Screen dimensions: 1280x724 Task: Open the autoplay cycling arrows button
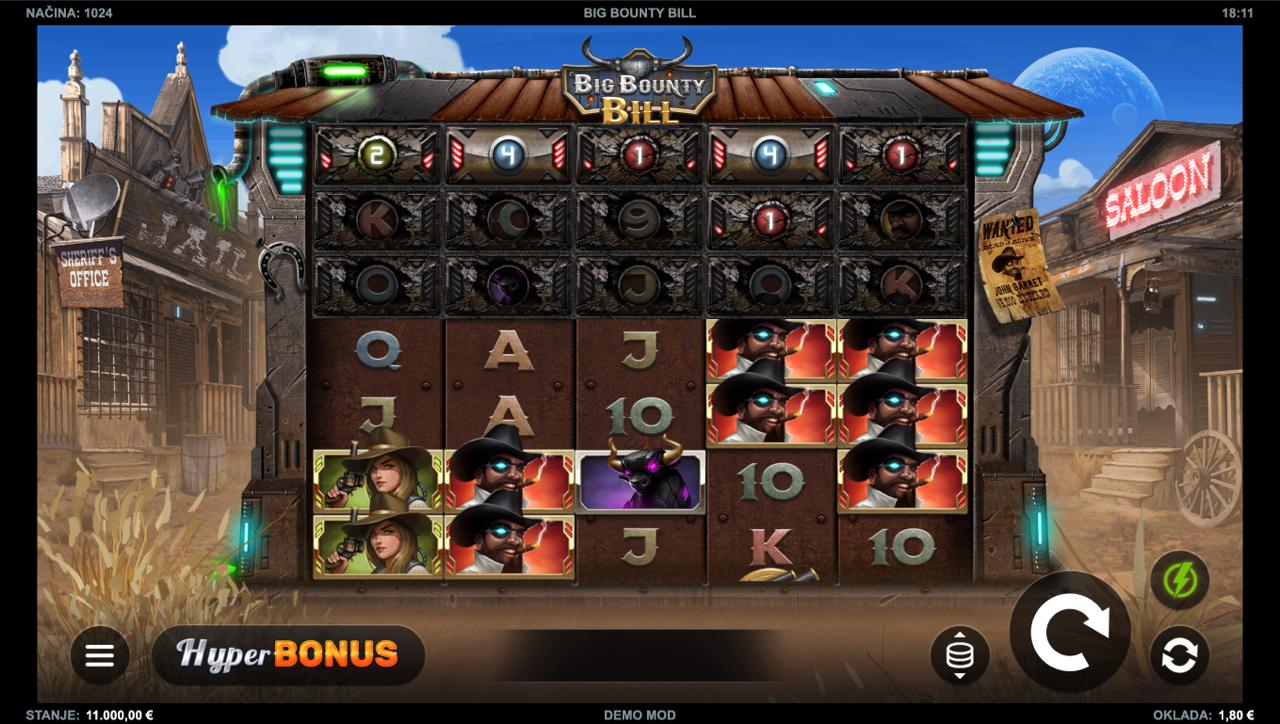click(x=1179, y=655)
